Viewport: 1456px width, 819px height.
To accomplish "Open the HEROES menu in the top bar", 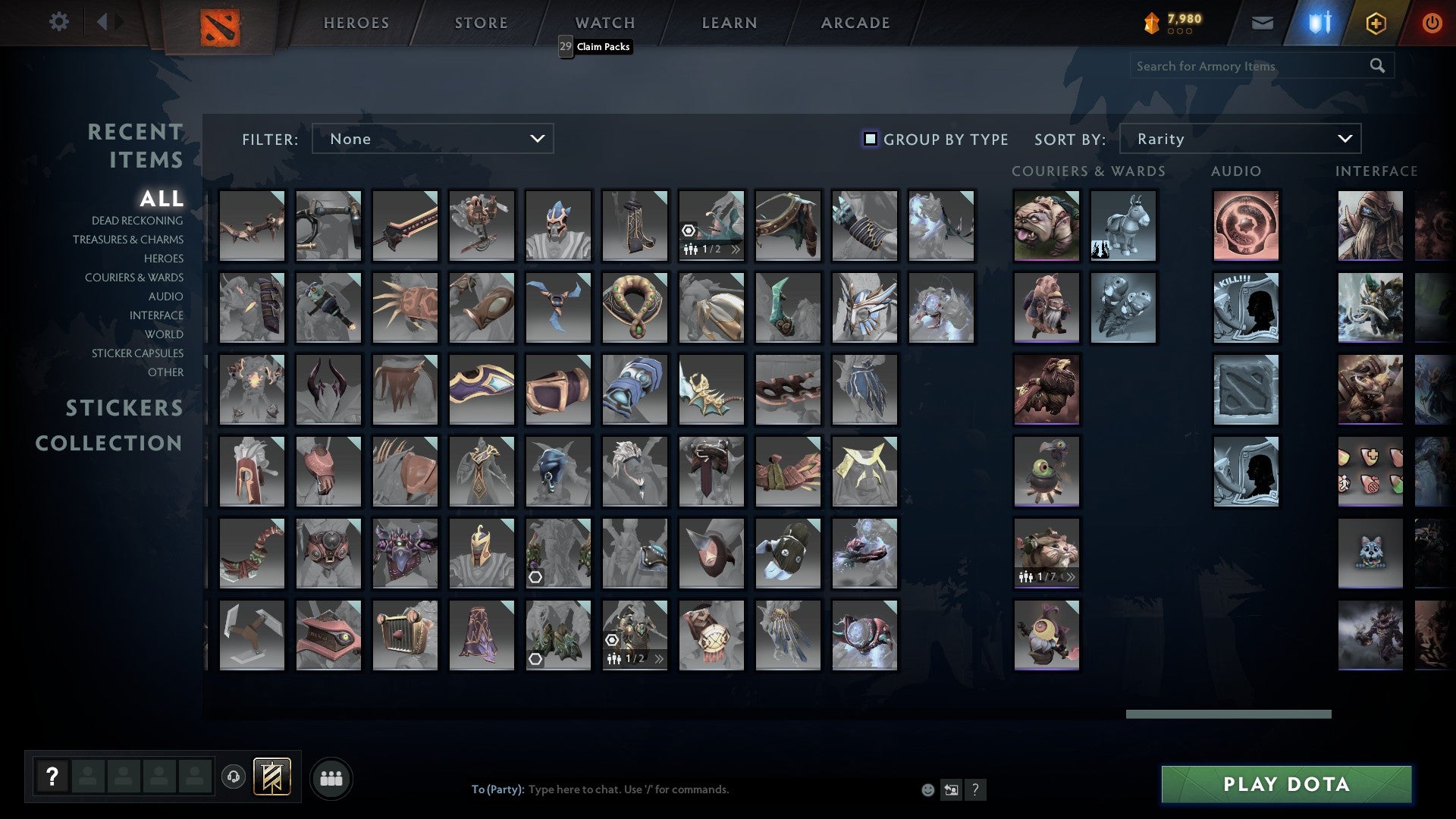I will tap(356, 23).
